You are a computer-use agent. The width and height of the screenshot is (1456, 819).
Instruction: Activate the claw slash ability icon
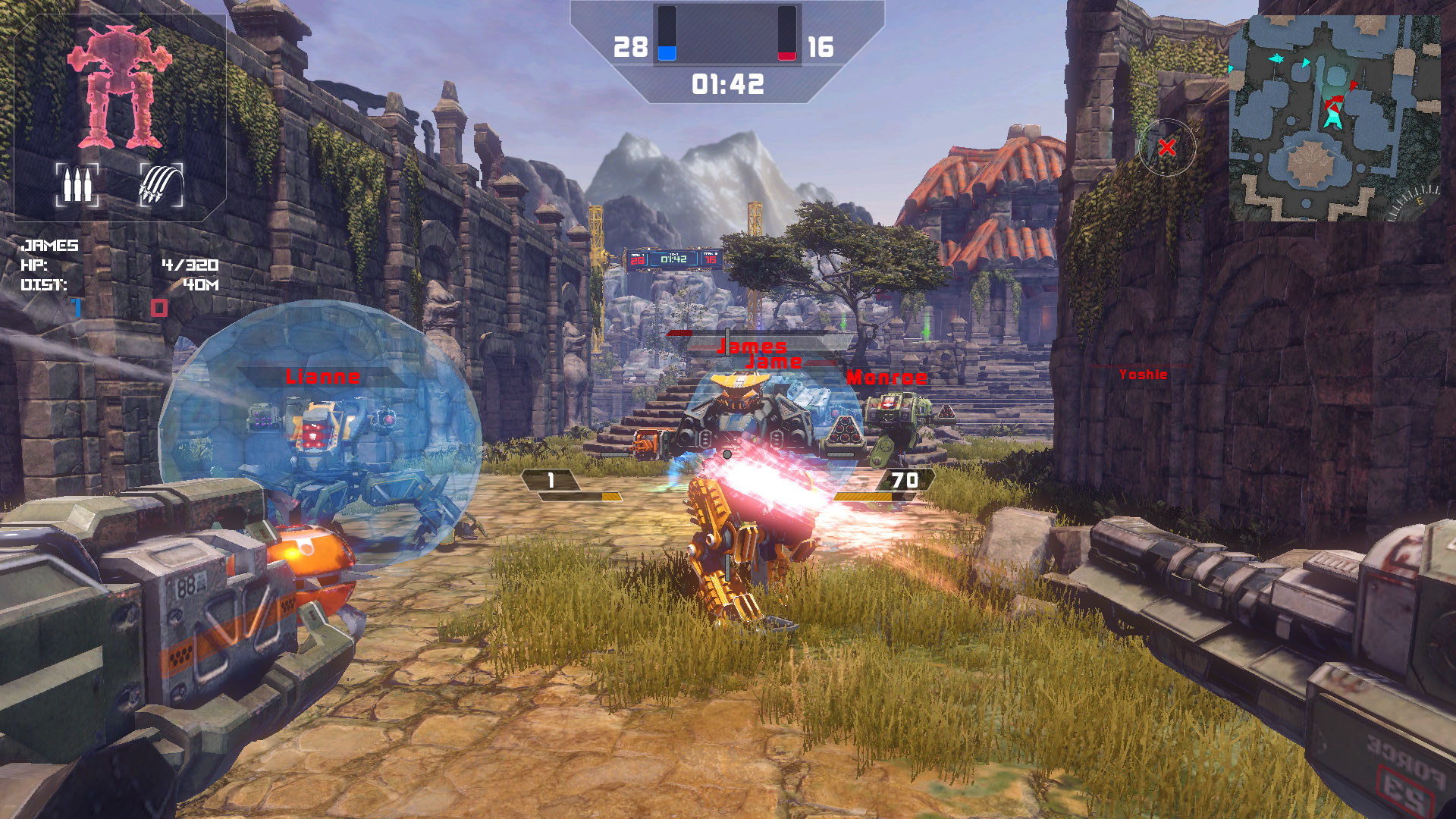pos(162,184)
